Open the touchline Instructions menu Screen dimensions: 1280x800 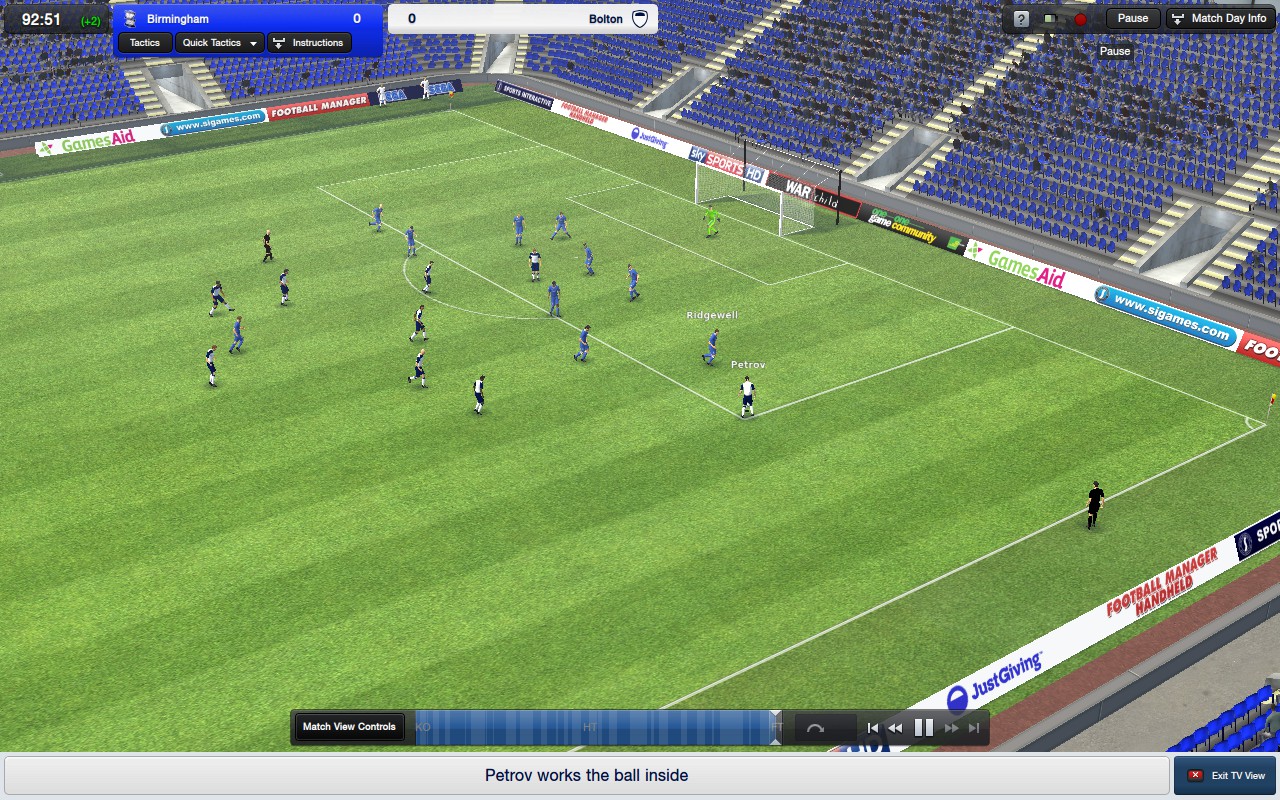(x=309, y=43)
